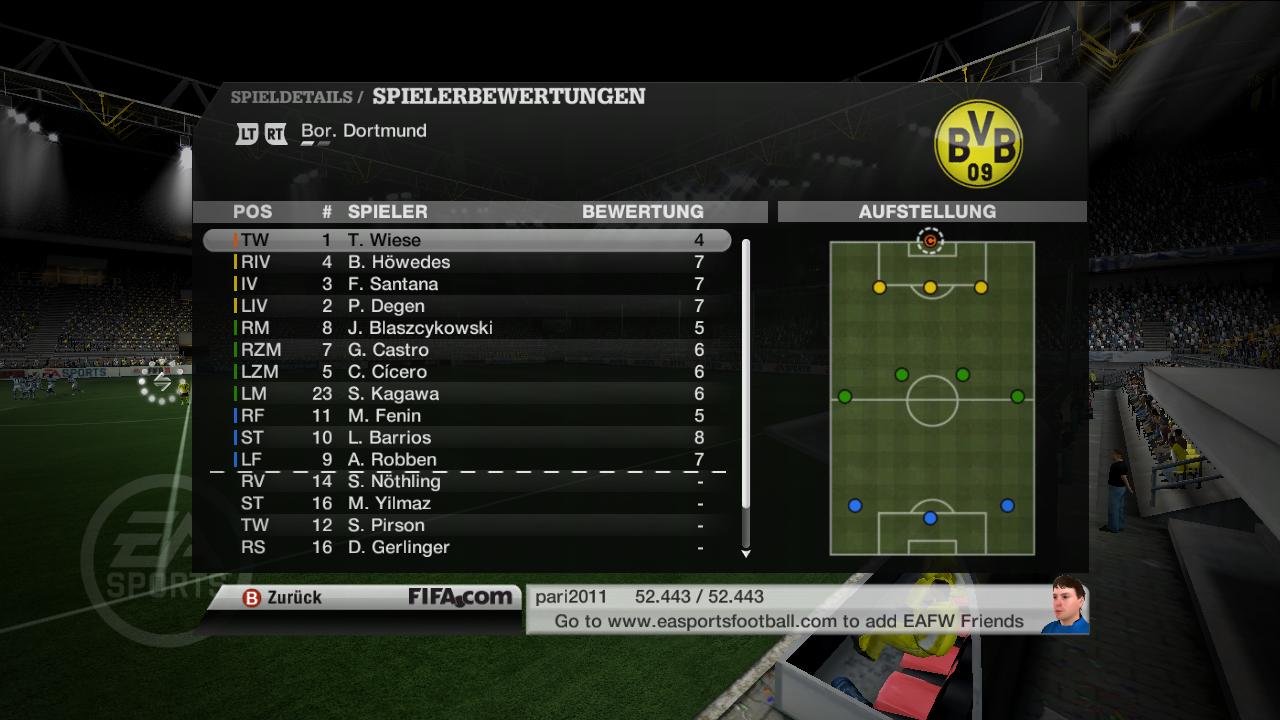1280x720 pixels.
Task: Choose reserve keeper S. Pirson
Action: point(466,526)
